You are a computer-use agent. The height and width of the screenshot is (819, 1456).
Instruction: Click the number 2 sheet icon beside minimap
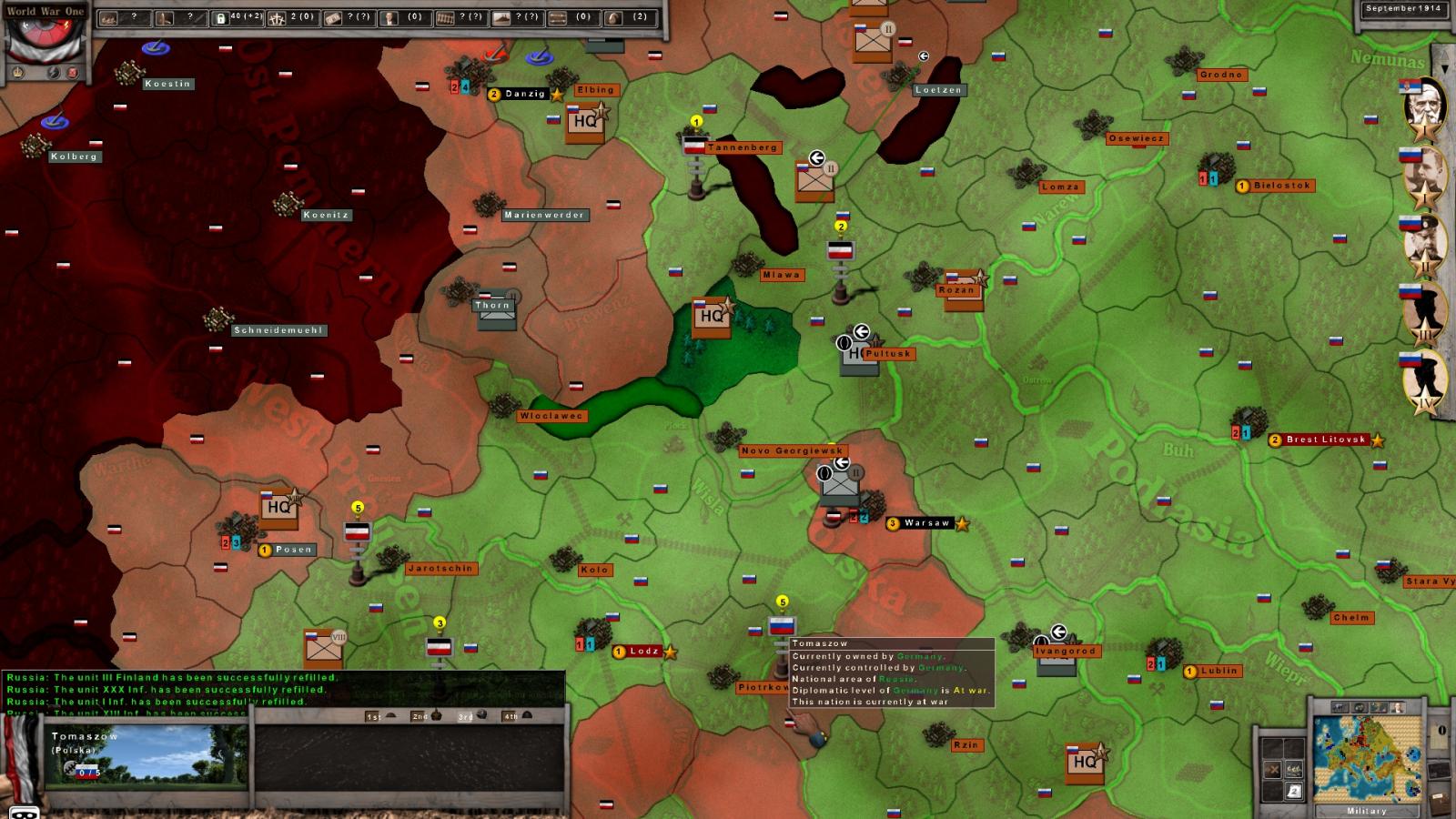[x=1294, y=792]
